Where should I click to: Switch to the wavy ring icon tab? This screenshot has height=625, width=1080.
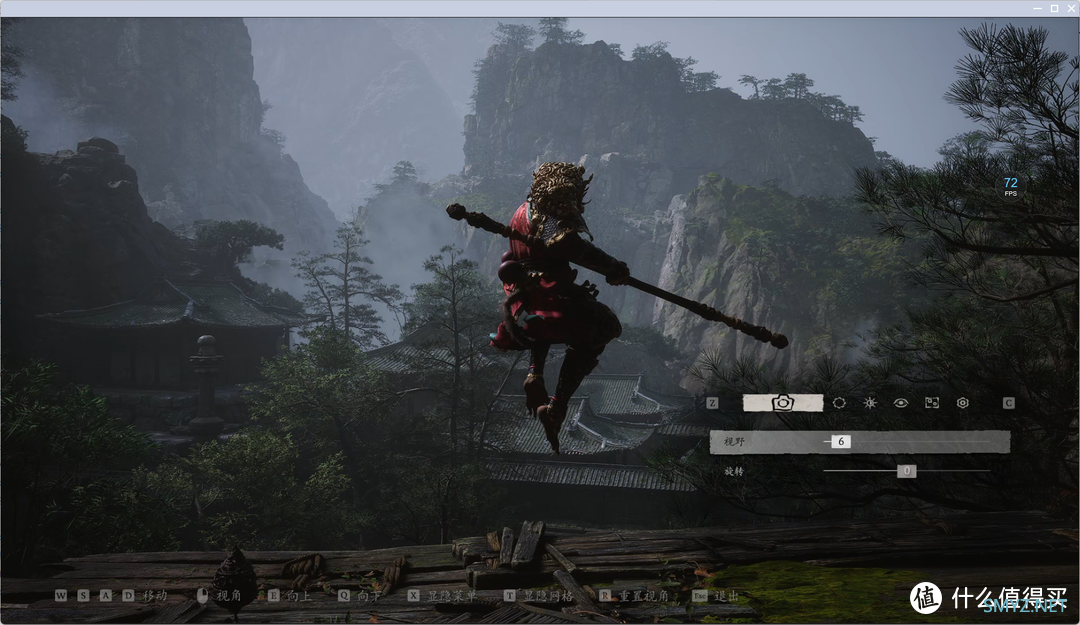click(839, 402)
